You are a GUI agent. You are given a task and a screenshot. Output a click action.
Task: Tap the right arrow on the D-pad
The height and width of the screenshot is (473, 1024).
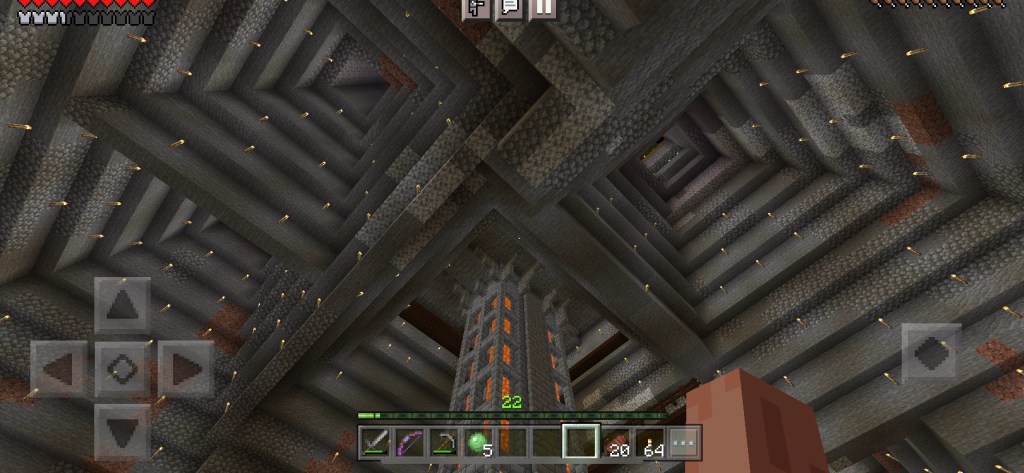pos(186,369)
